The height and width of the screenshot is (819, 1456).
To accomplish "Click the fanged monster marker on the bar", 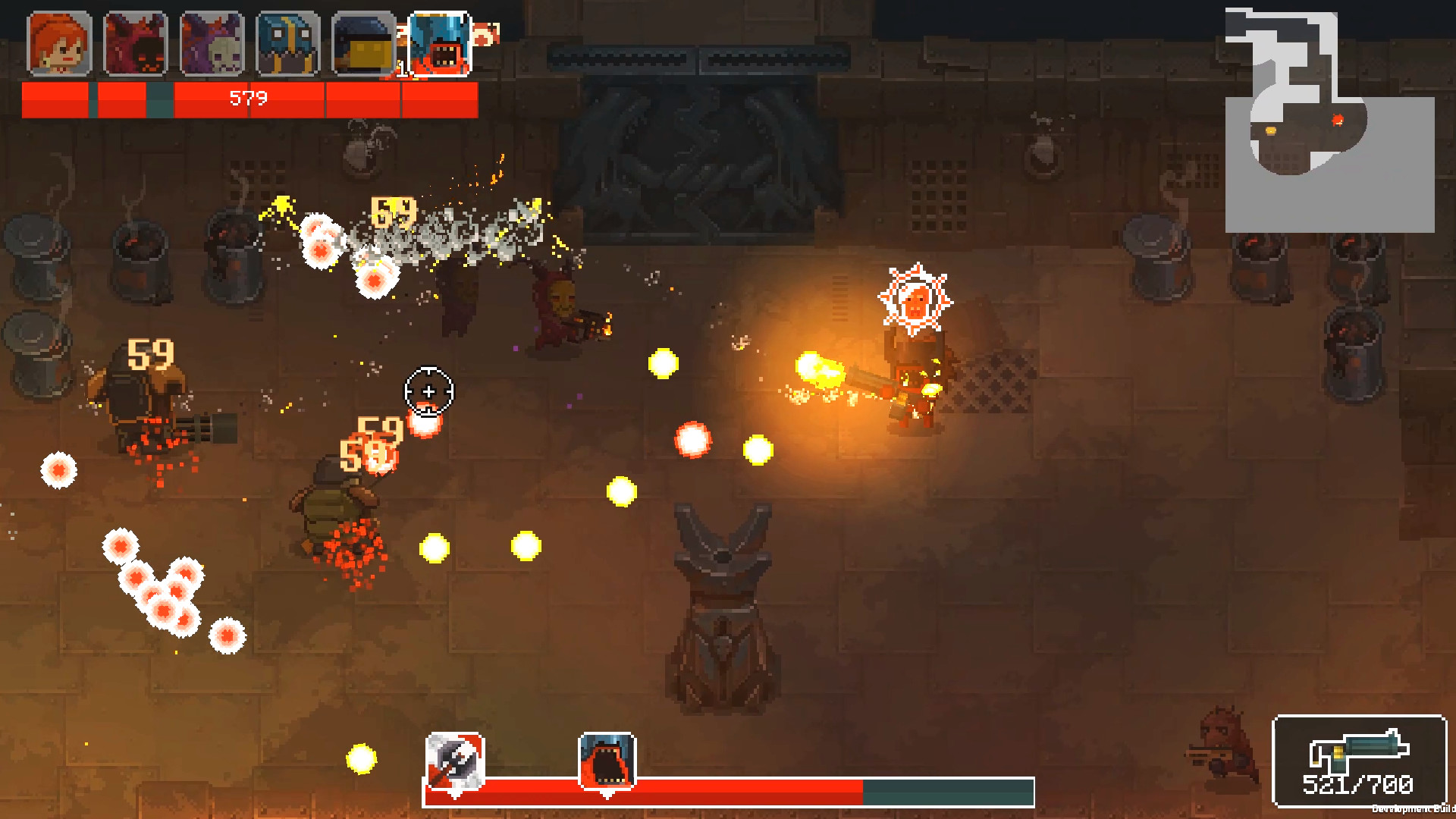I will 607,761.
